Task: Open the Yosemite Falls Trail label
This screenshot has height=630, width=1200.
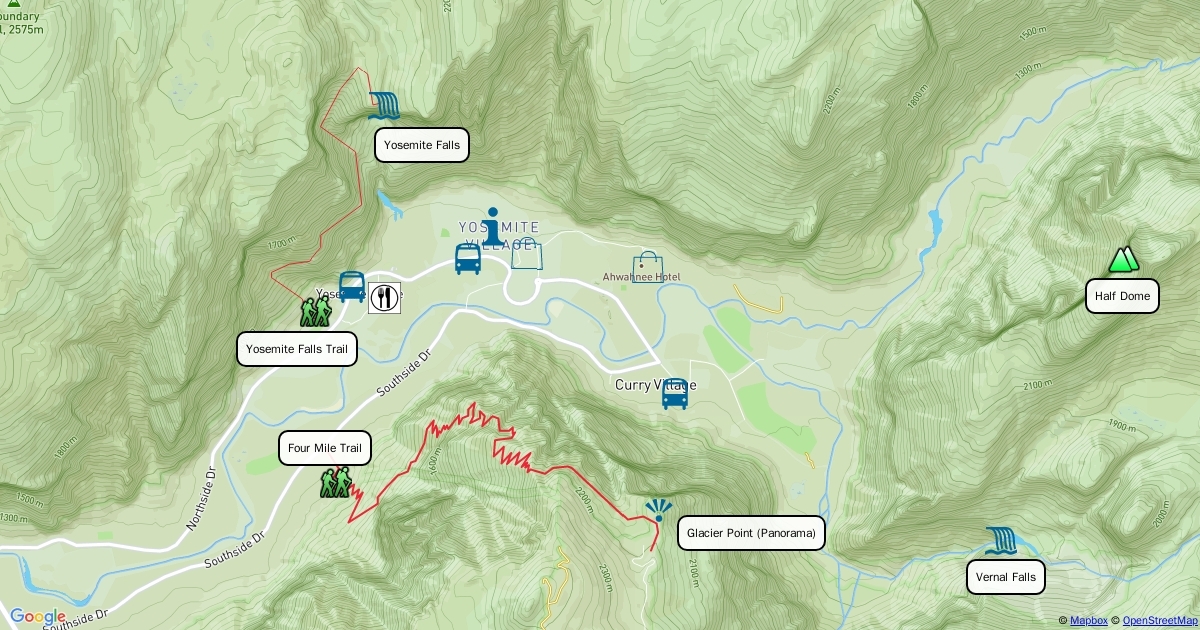Action: [x=297, y=349]
